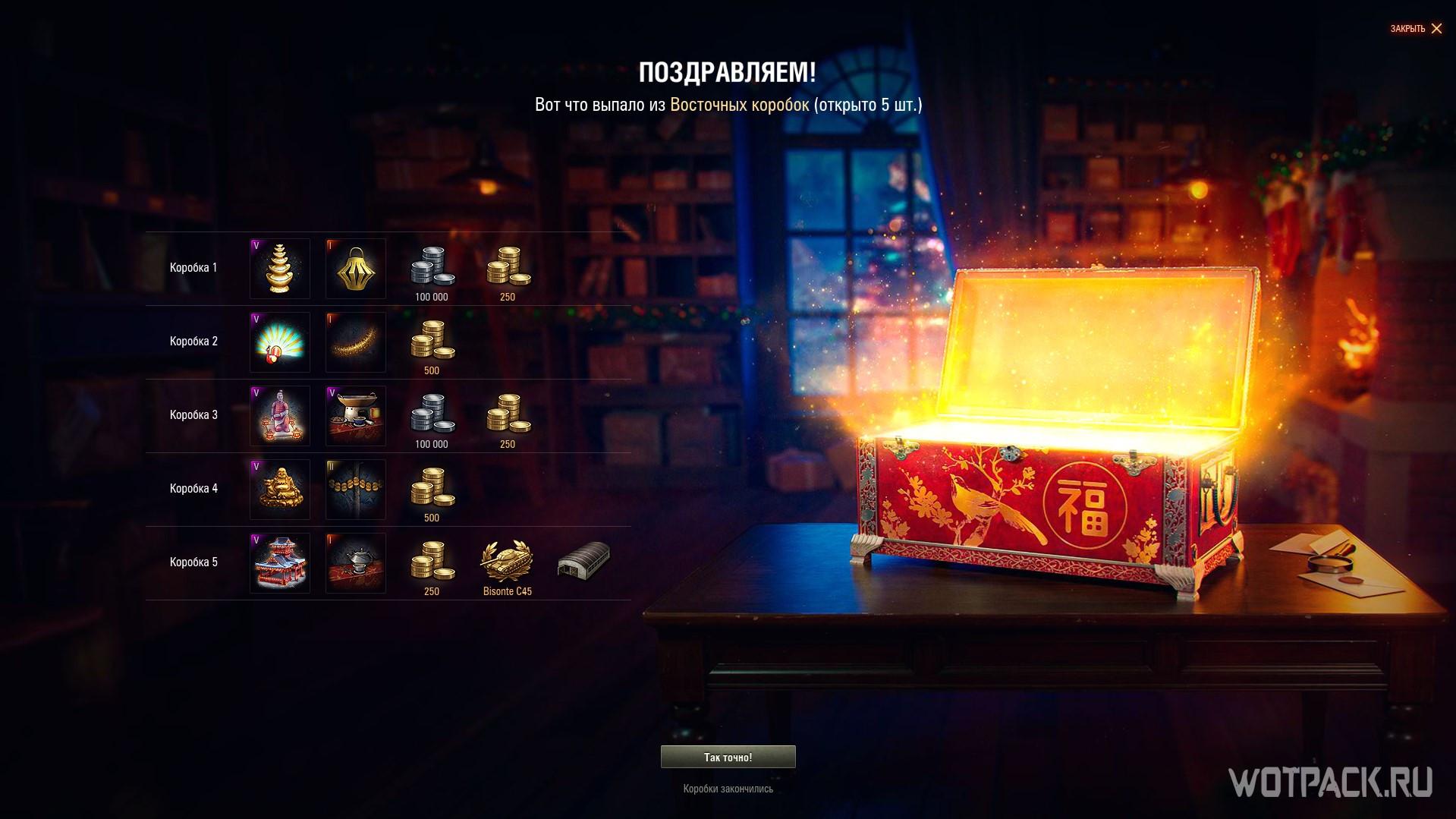Inspect the silver teapot decoration icon
Viewport: 1456px width, 819px height.
356,563
